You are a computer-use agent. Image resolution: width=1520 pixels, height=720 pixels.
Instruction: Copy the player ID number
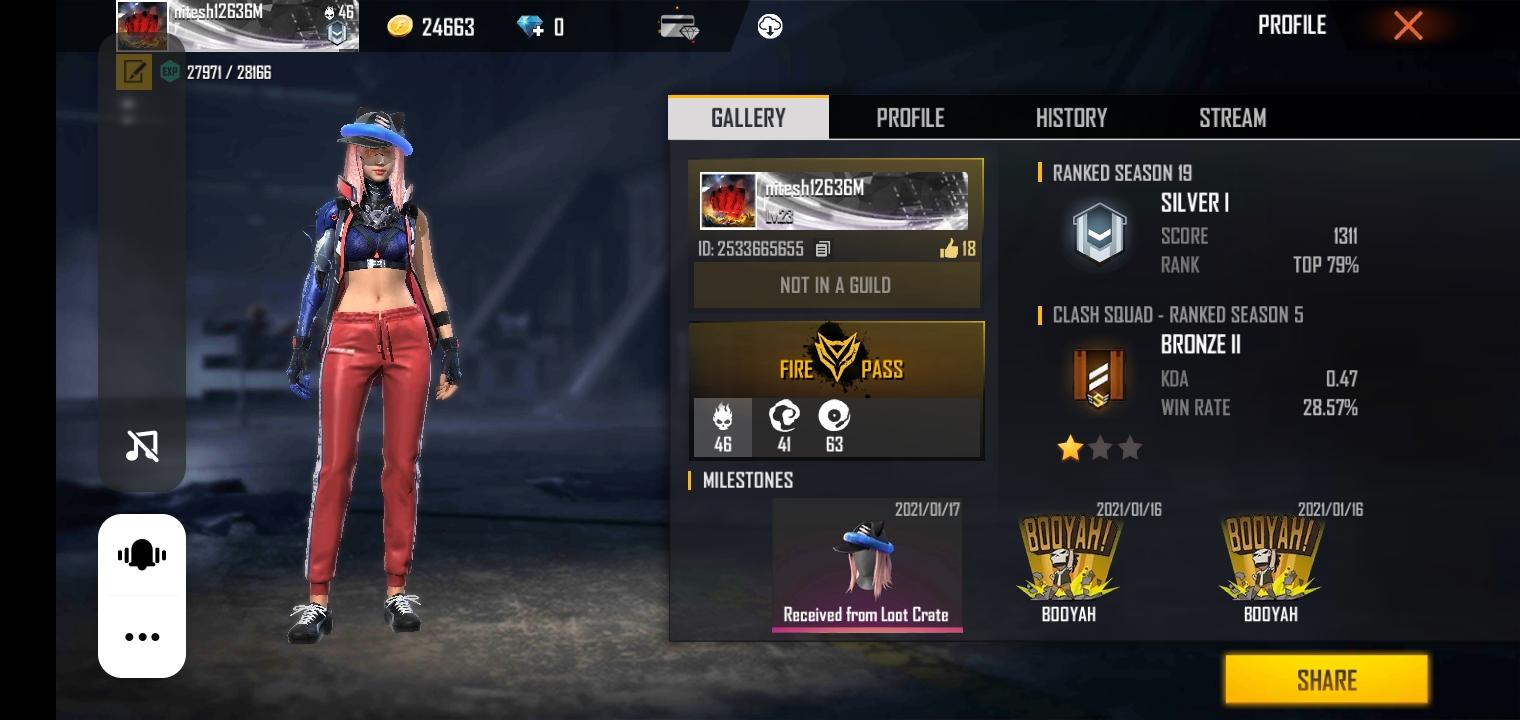click(822, 249)
